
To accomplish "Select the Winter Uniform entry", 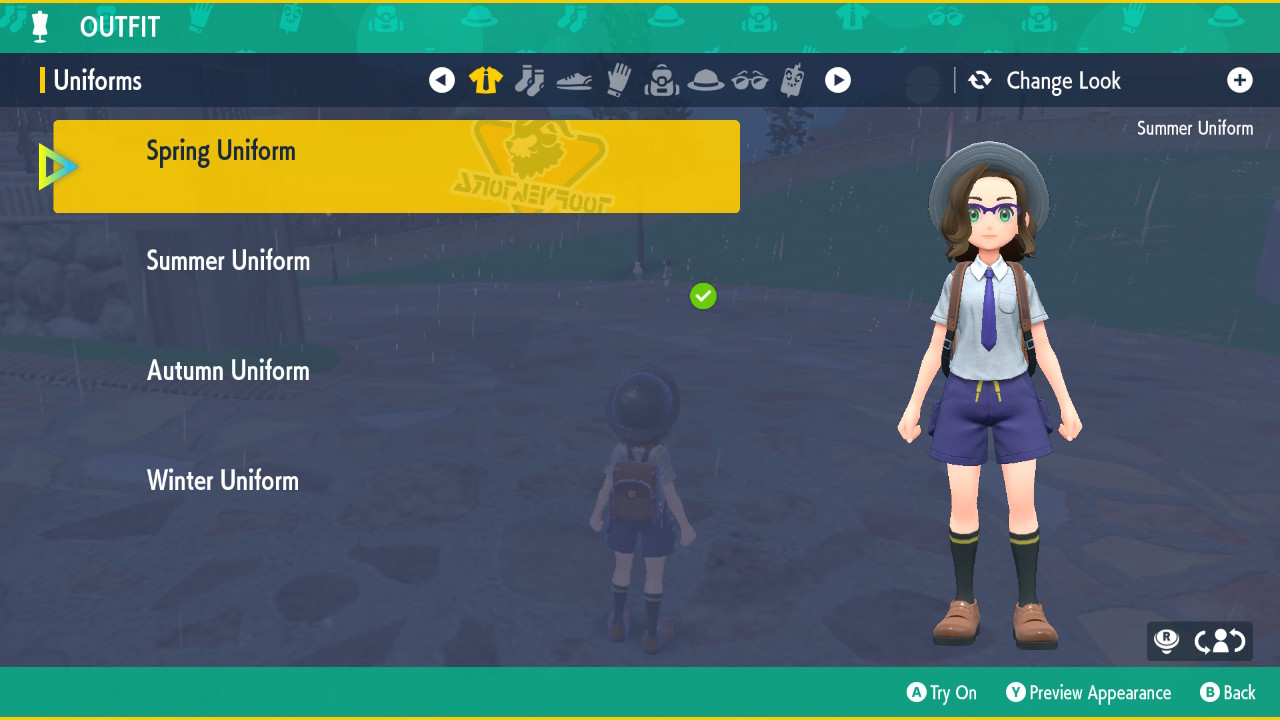I will [x=222, y=481].
